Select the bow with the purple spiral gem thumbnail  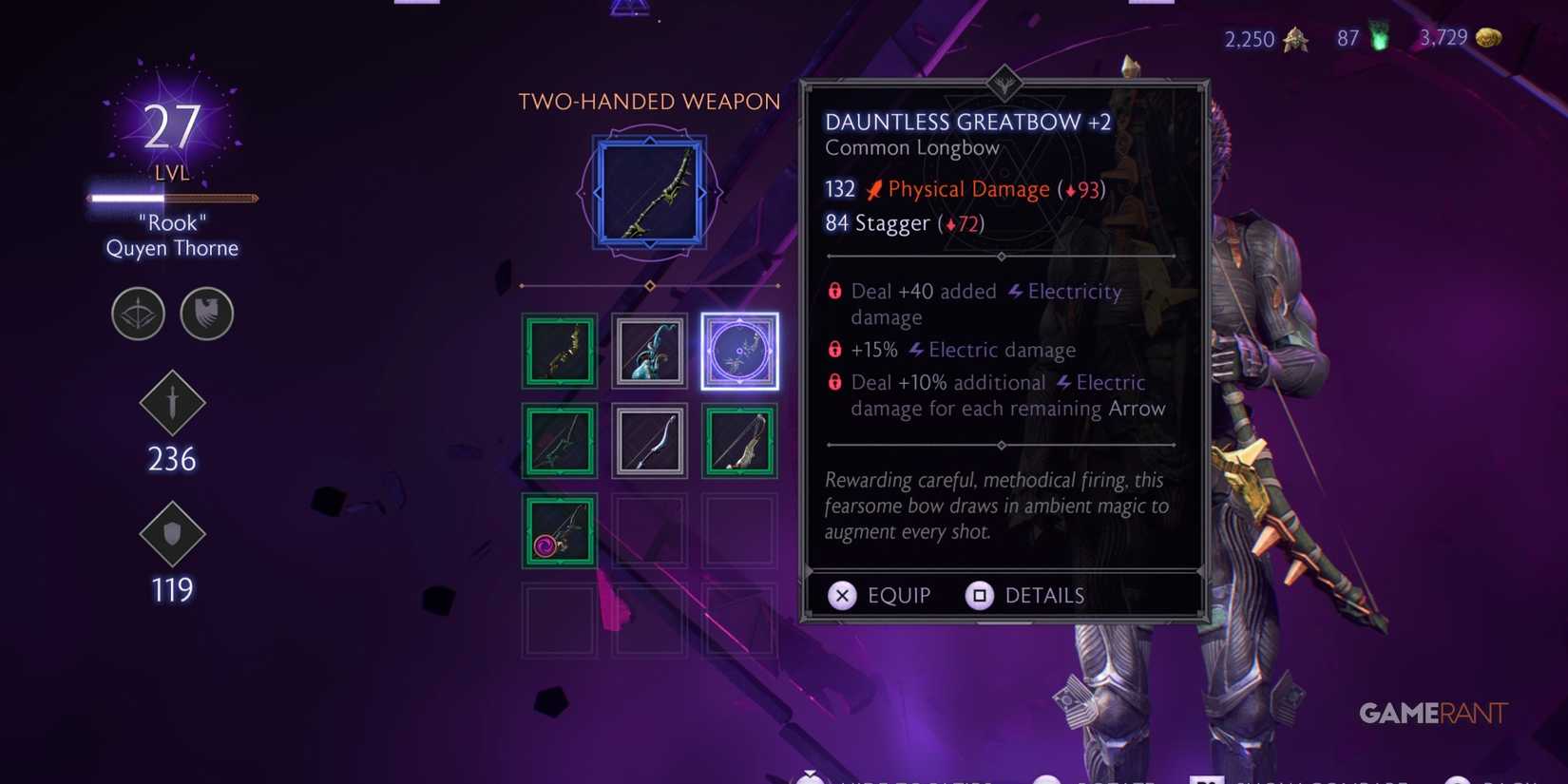click(559, 531)
